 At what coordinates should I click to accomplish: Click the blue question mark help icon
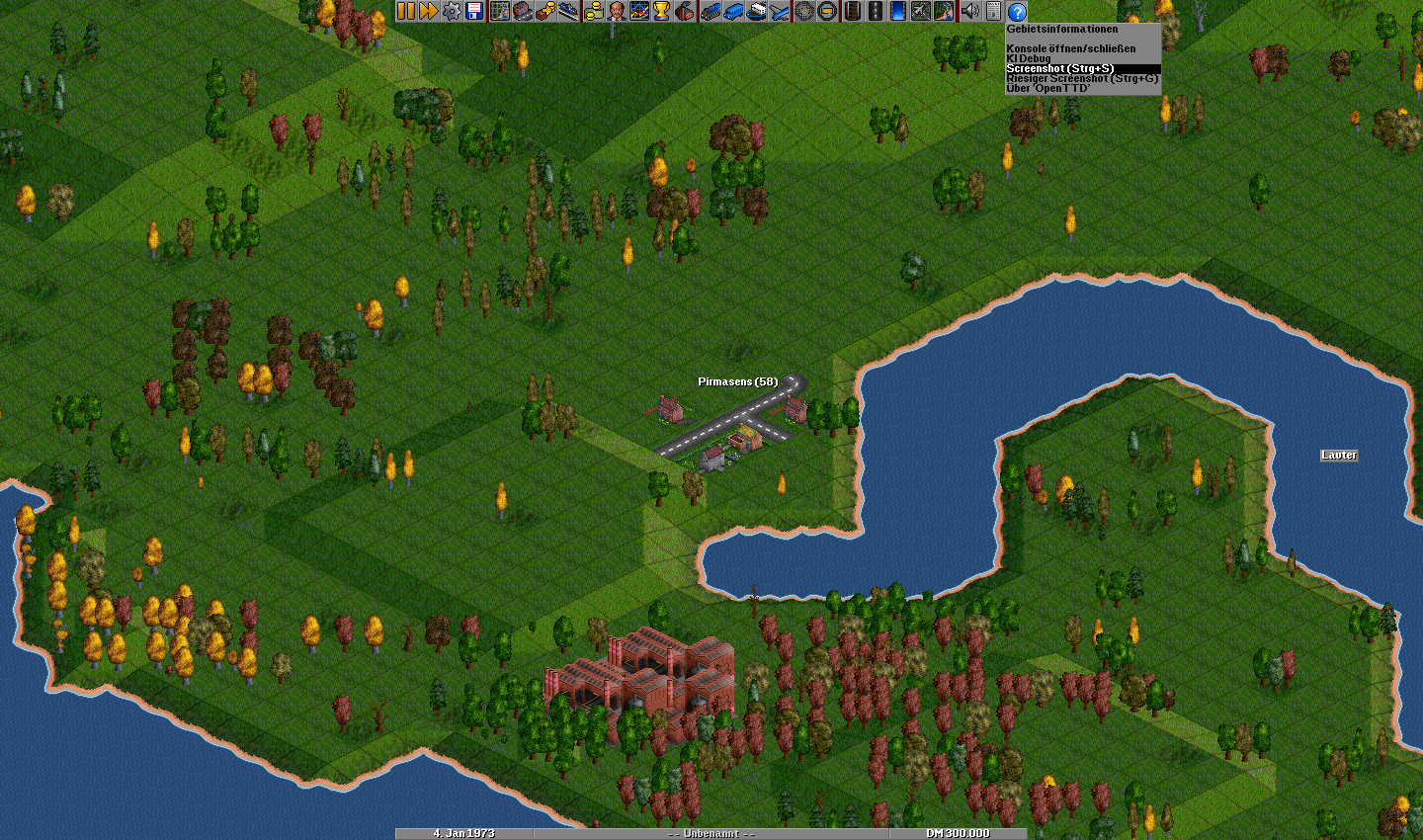point(1017,11)
